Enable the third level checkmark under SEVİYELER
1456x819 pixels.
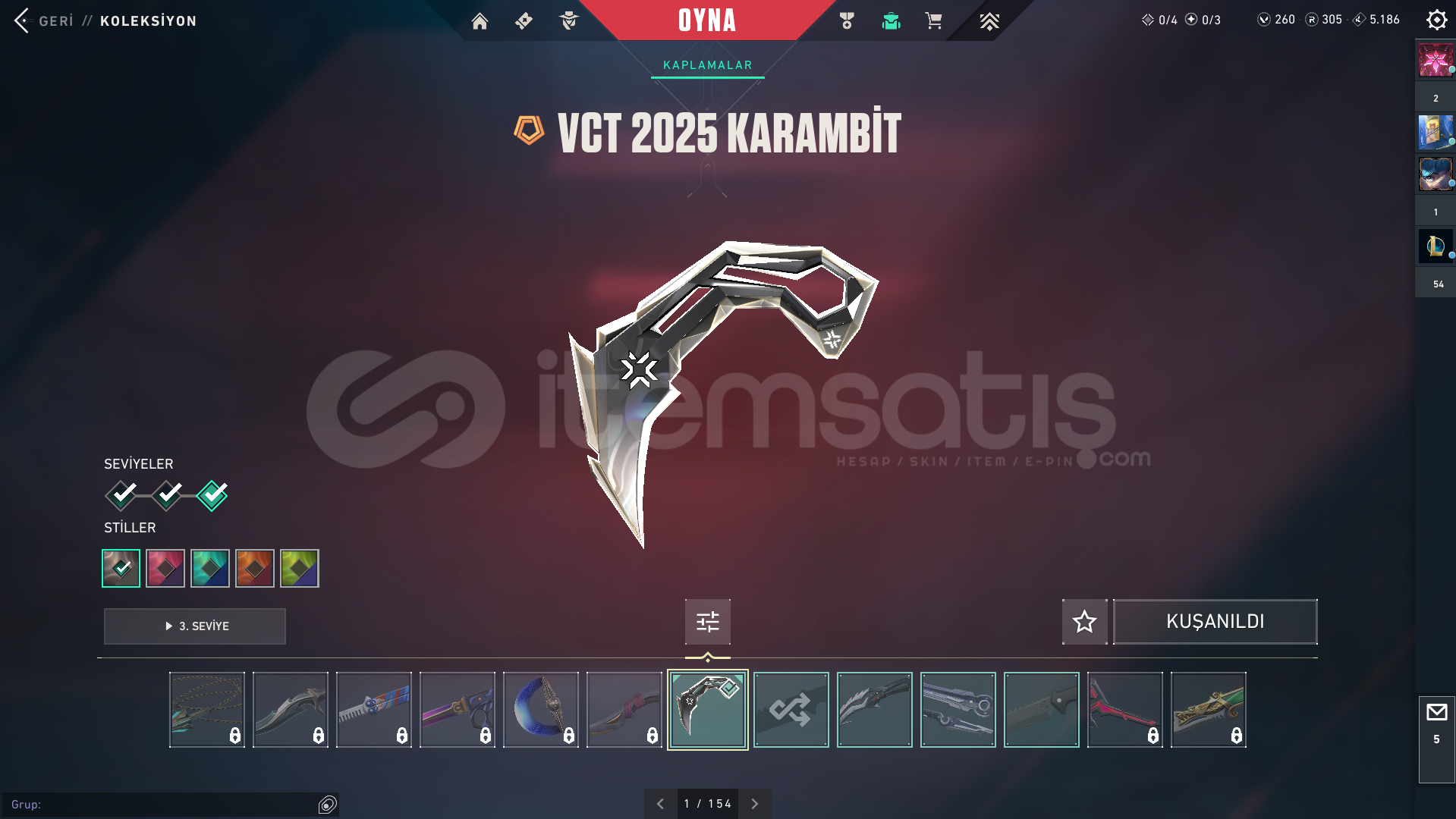(x=212, y=494)
